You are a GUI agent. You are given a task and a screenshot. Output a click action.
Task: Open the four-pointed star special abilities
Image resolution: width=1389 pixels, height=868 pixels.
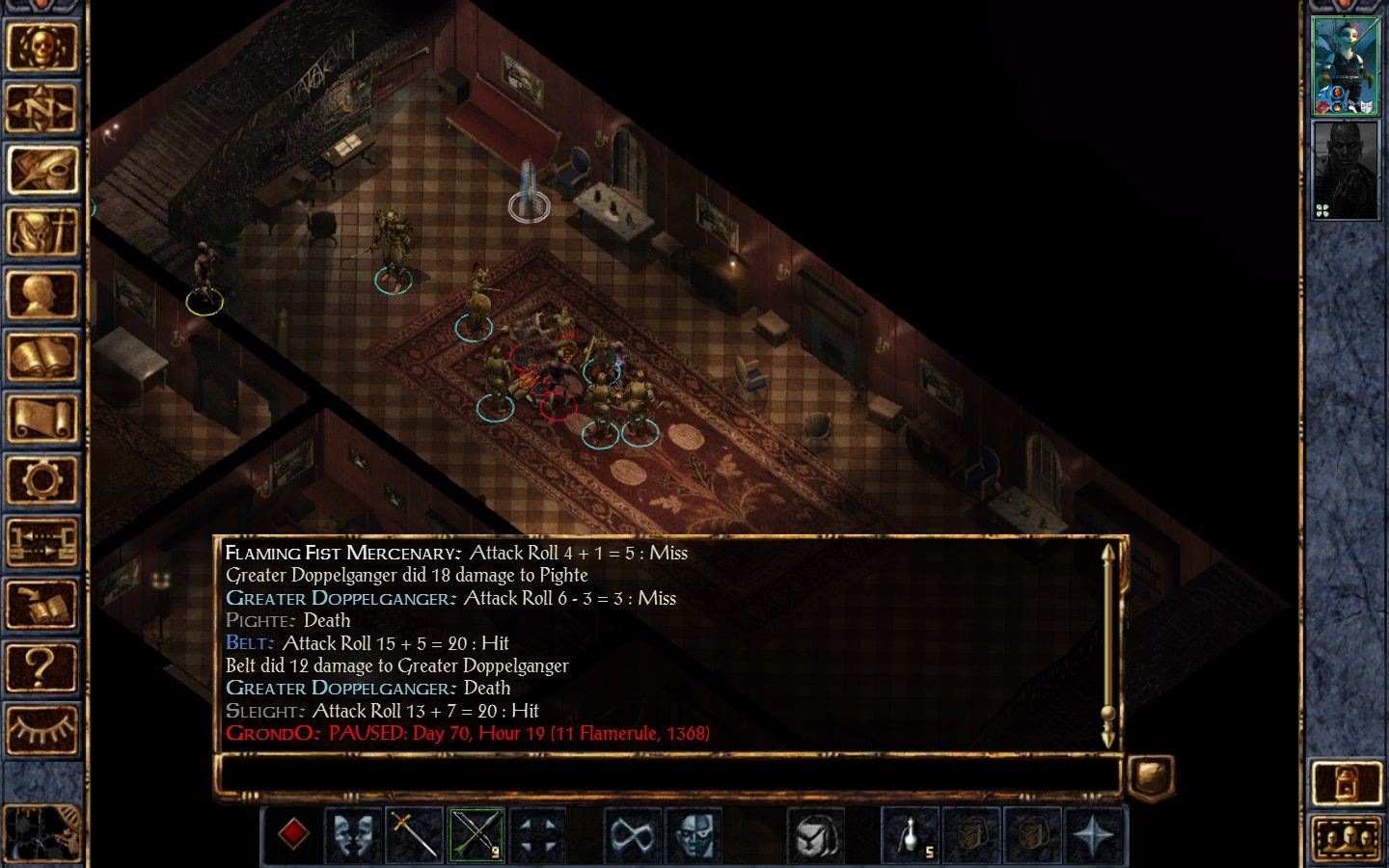point(1094,834)
